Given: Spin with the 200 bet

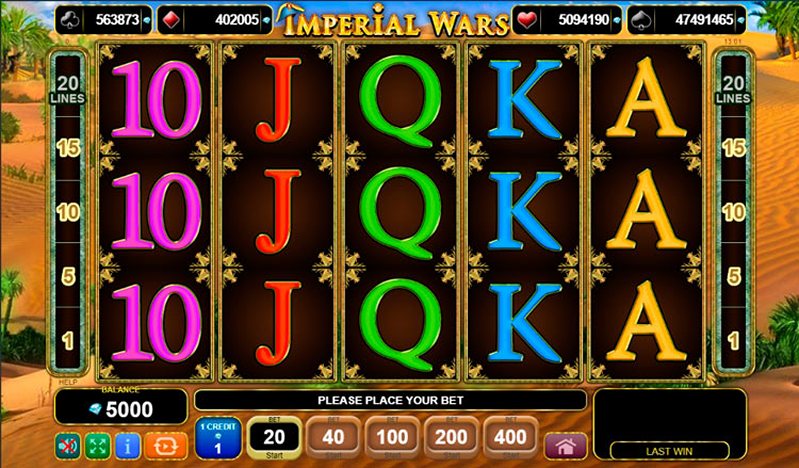Looking at the screenshot, I should [x=452, y=437].
